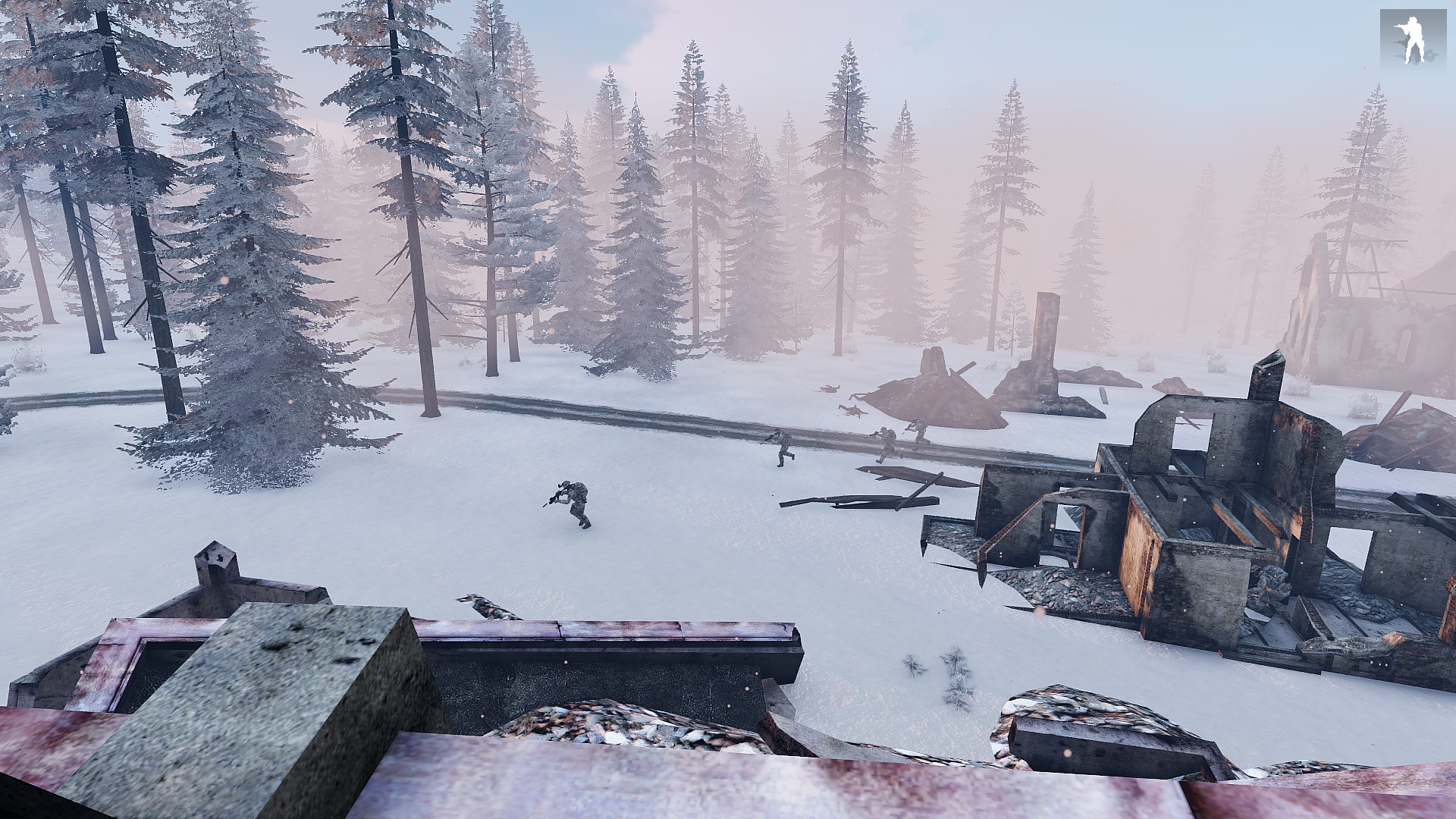
Task: Click the soldier stance icon
Action: [x=1411, y=39]
